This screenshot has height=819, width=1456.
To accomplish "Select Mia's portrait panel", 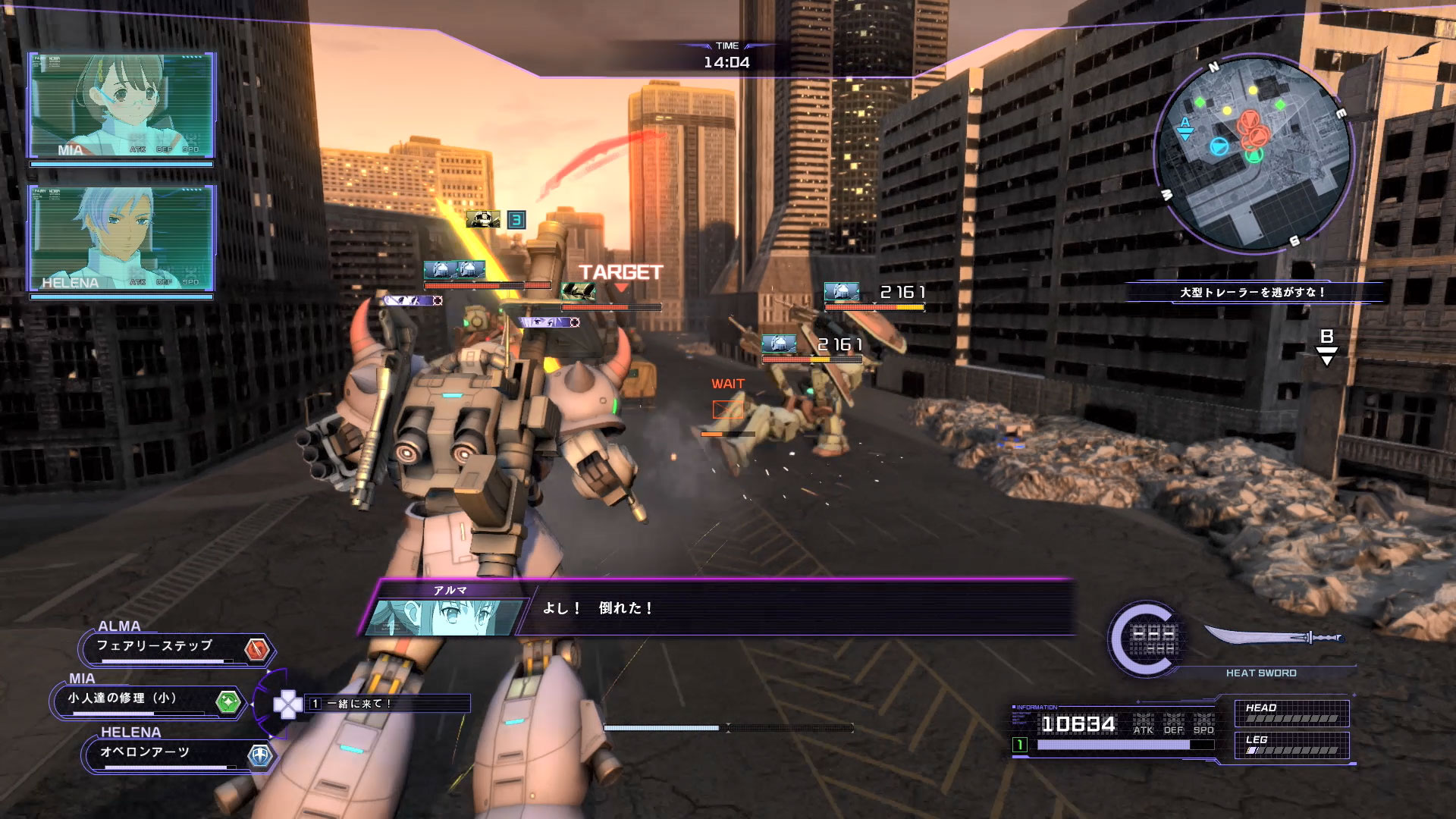I will (x=121, y=105).
